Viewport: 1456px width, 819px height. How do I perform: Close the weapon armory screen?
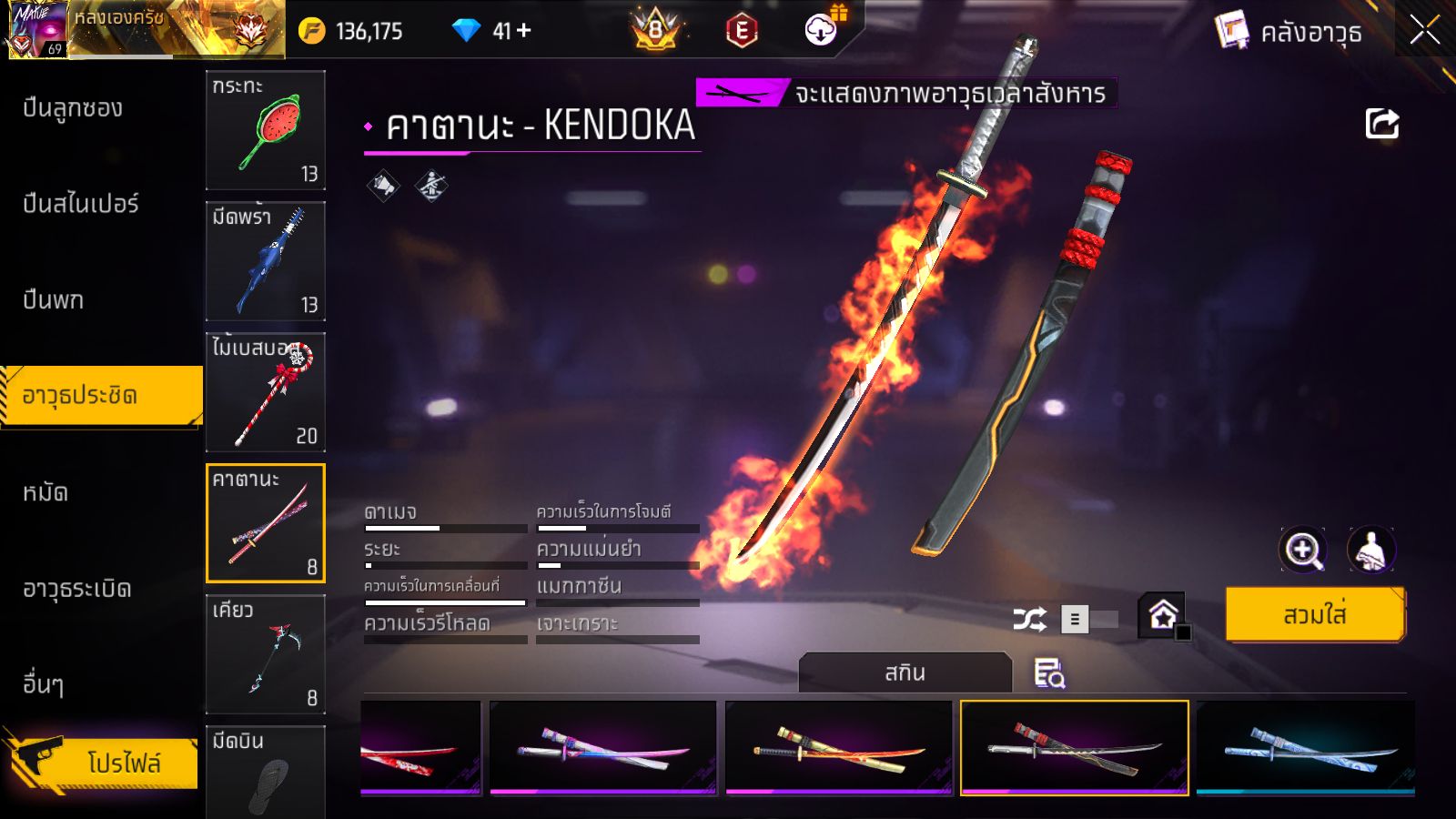coord(1424,31)
